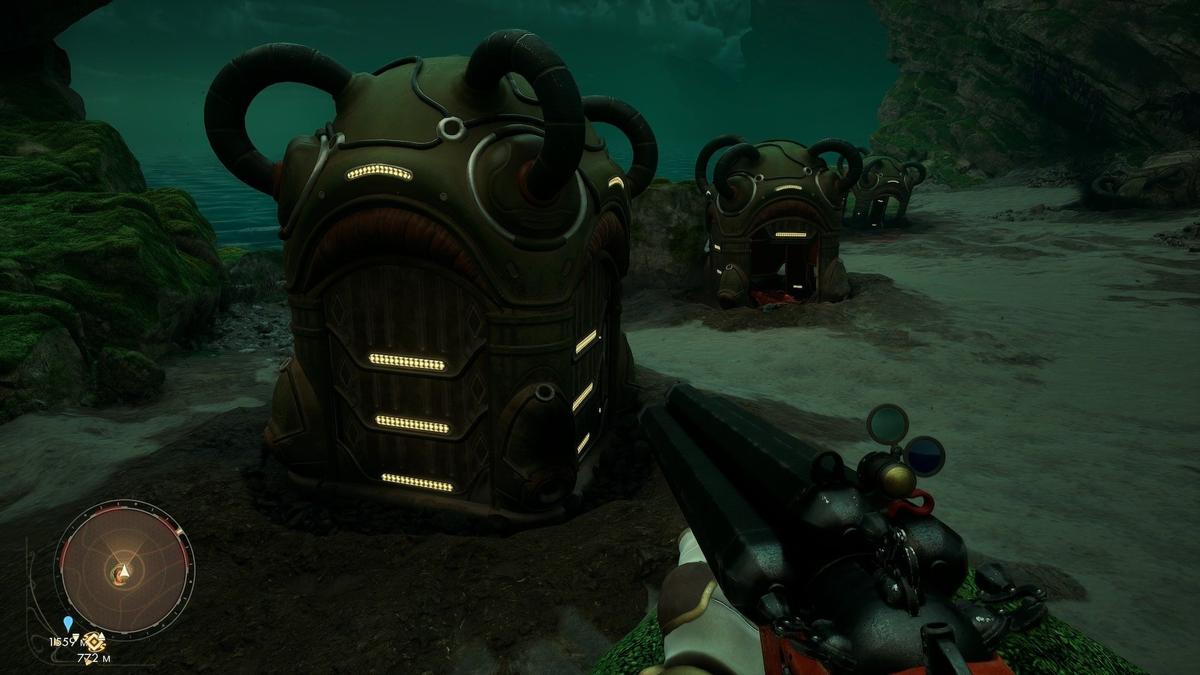The height and width of the screenshot is (675, 1200).
Task: Select the blue waypoint pin marker
Action: (x=68, y=623)
